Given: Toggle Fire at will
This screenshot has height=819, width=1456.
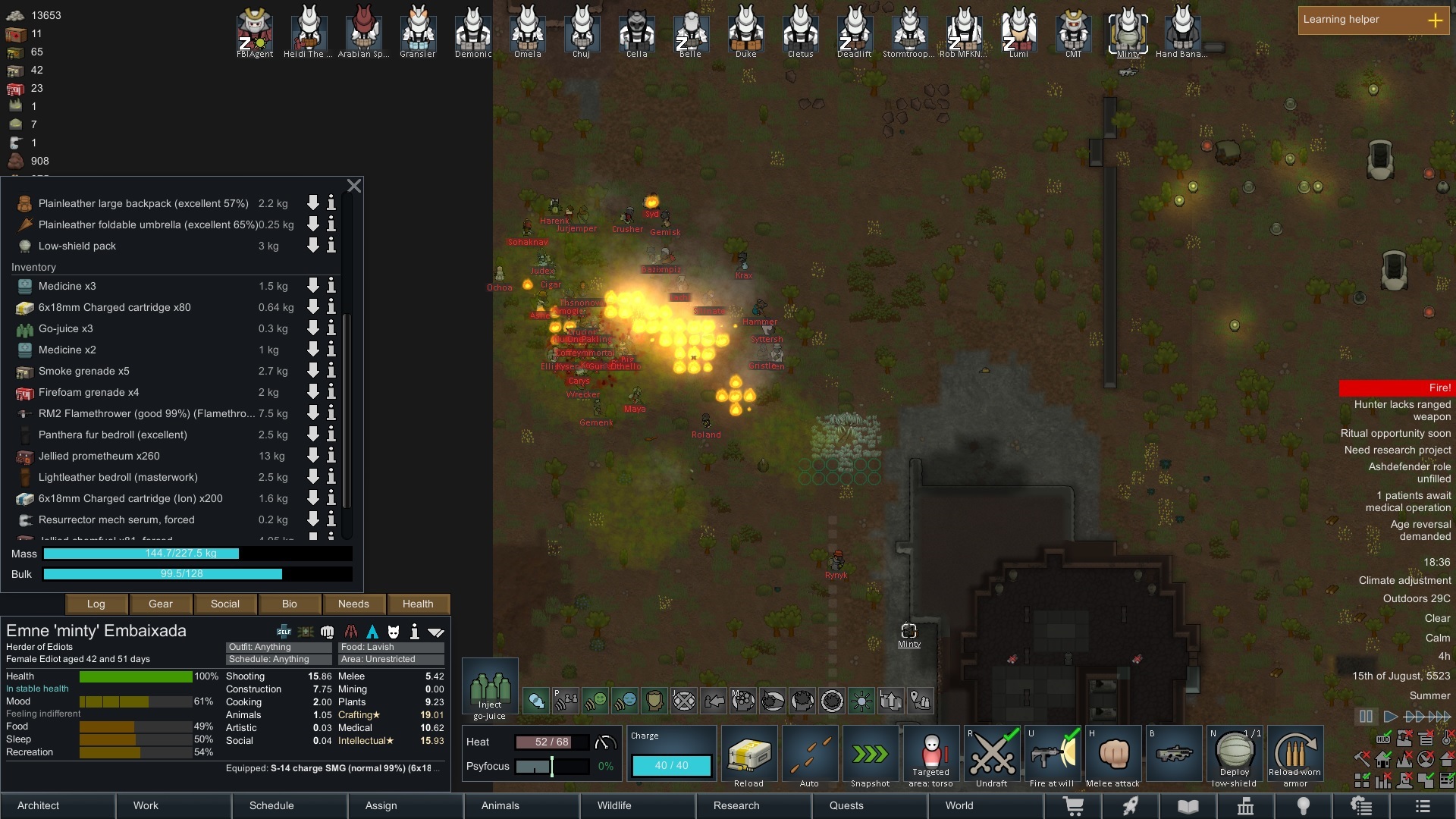Looking at the screenshot, I should tap(1053, 755).
